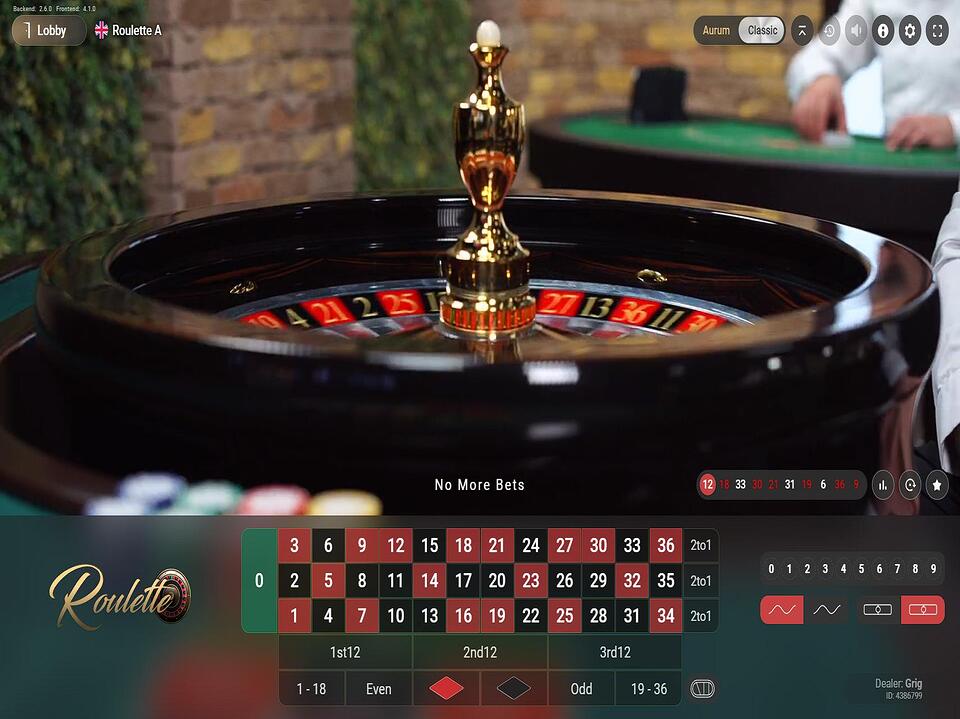Screen dimensions: 960x719
Task: Switch to the Aurum view mode
Action: tap(716, 30)
